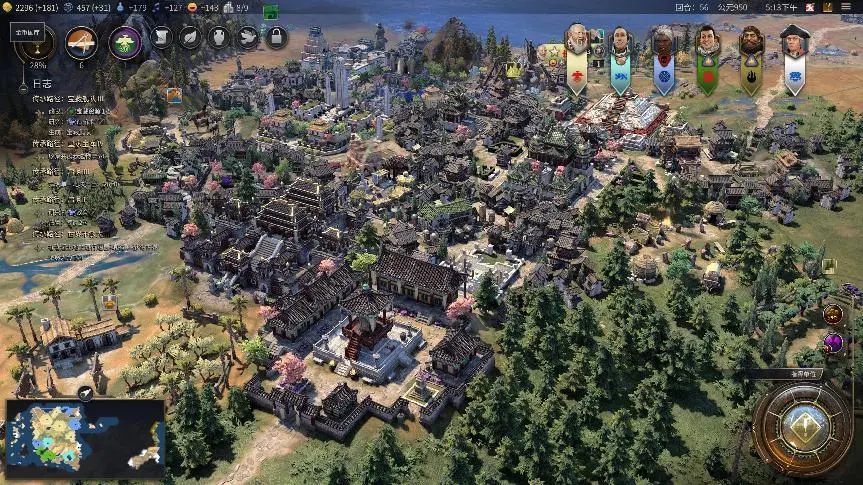The width and height of the screenshot is (863, 485).
Task: Open the dove icon panel
Action: (x=247, y=38)
